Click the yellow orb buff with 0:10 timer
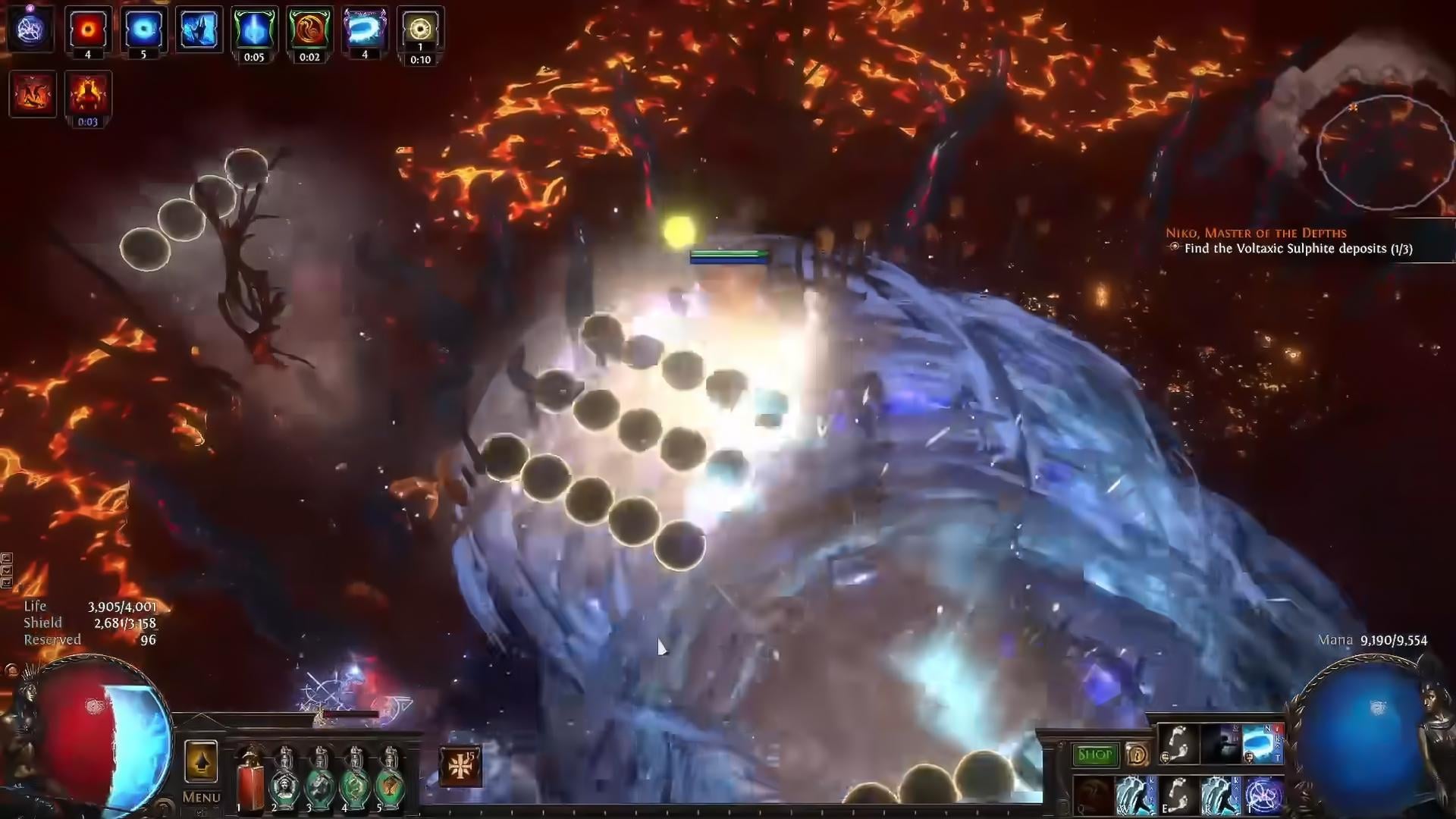Image resolution: width=1456 pixels, height=819 pixels. click(x=420, y=30)
